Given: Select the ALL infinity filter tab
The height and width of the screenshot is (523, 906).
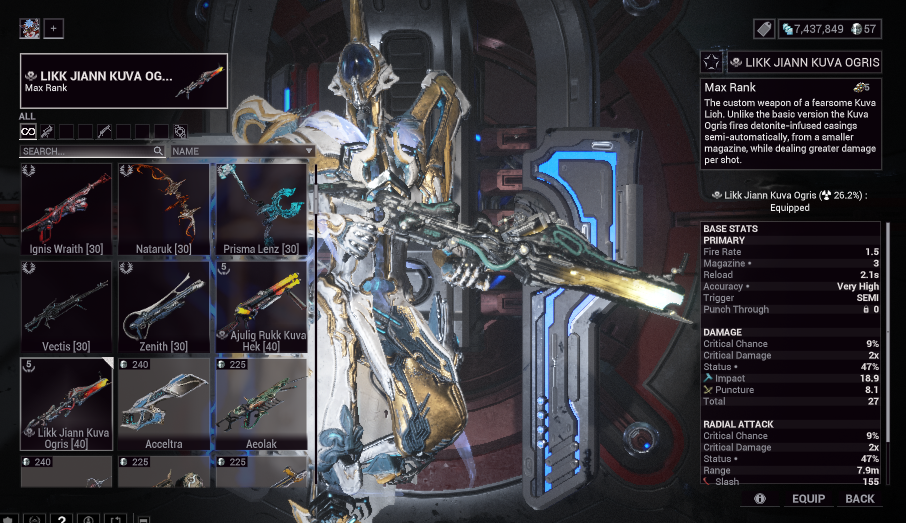Looking at the screenshot, I should pyautogui.click(x=28, y=131).
